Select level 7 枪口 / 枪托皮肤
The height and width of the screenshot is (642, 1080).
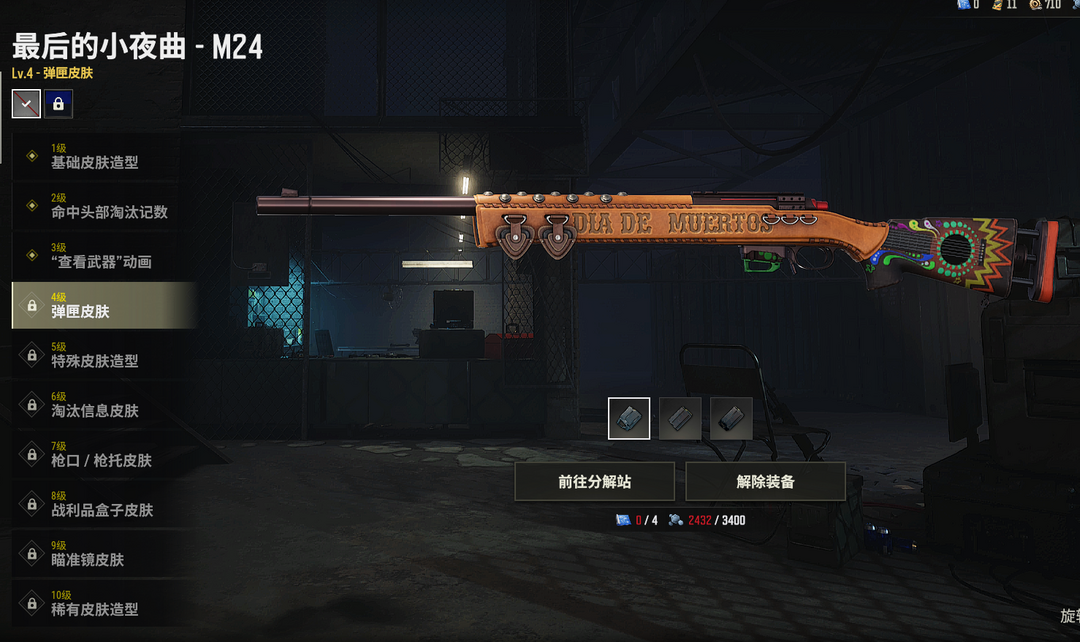pos(100,455)
